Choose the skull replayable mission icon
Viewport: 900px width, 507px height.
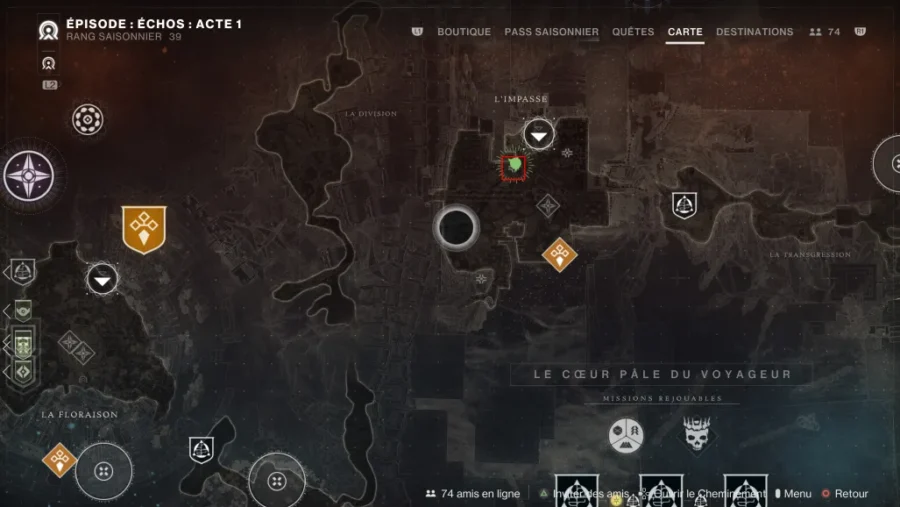[x=697, y=435]
